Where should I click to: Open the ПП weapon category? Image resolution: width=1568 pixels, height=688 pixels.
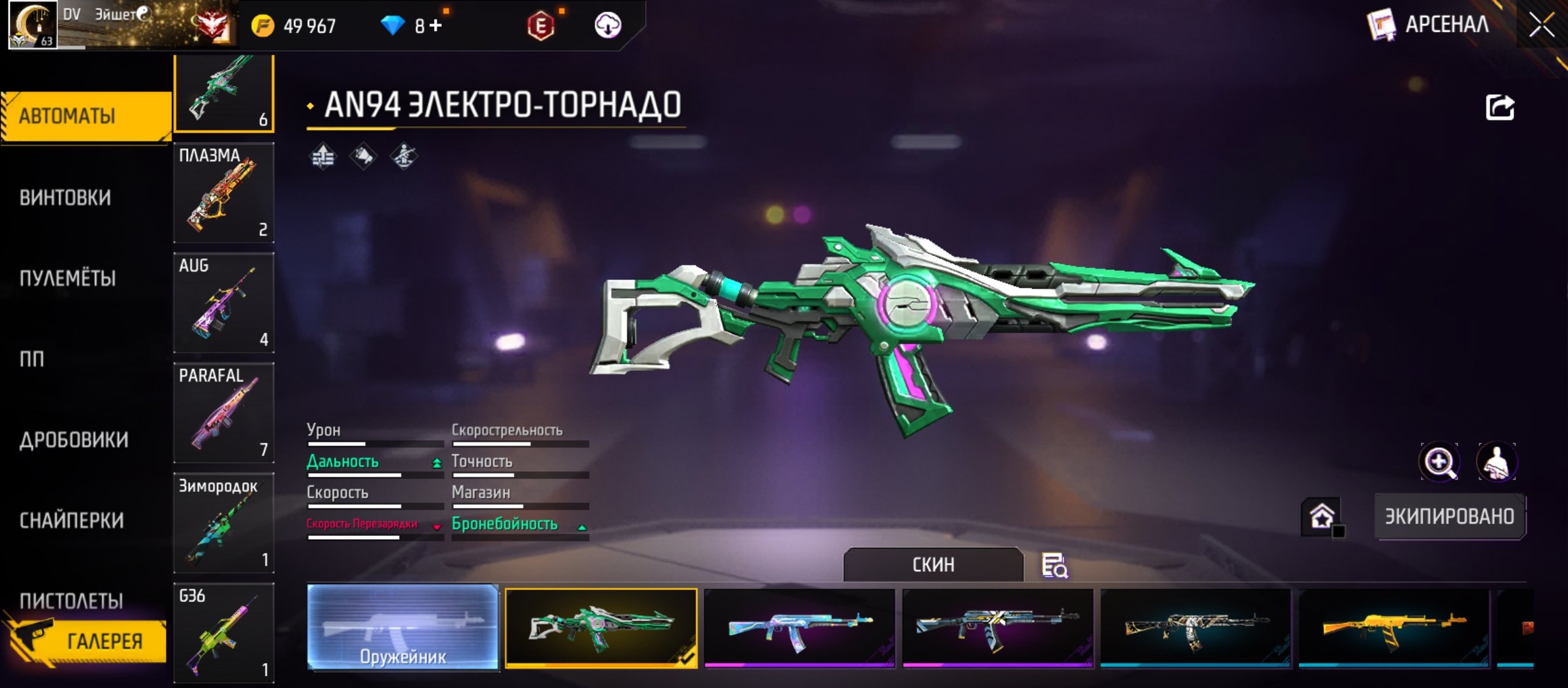32,359
